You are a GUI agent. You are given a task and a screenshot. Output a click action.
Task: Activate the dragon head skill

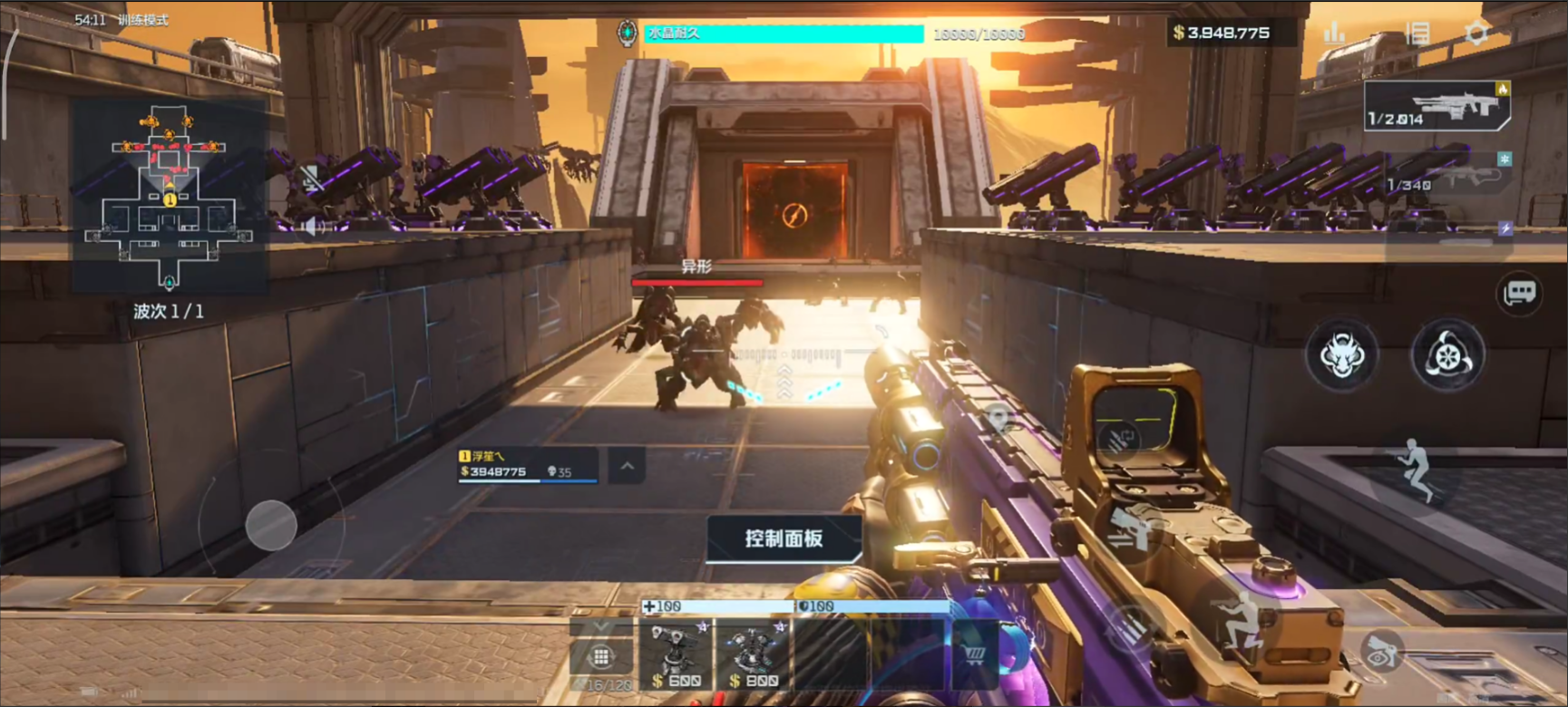coord(1341,354)
